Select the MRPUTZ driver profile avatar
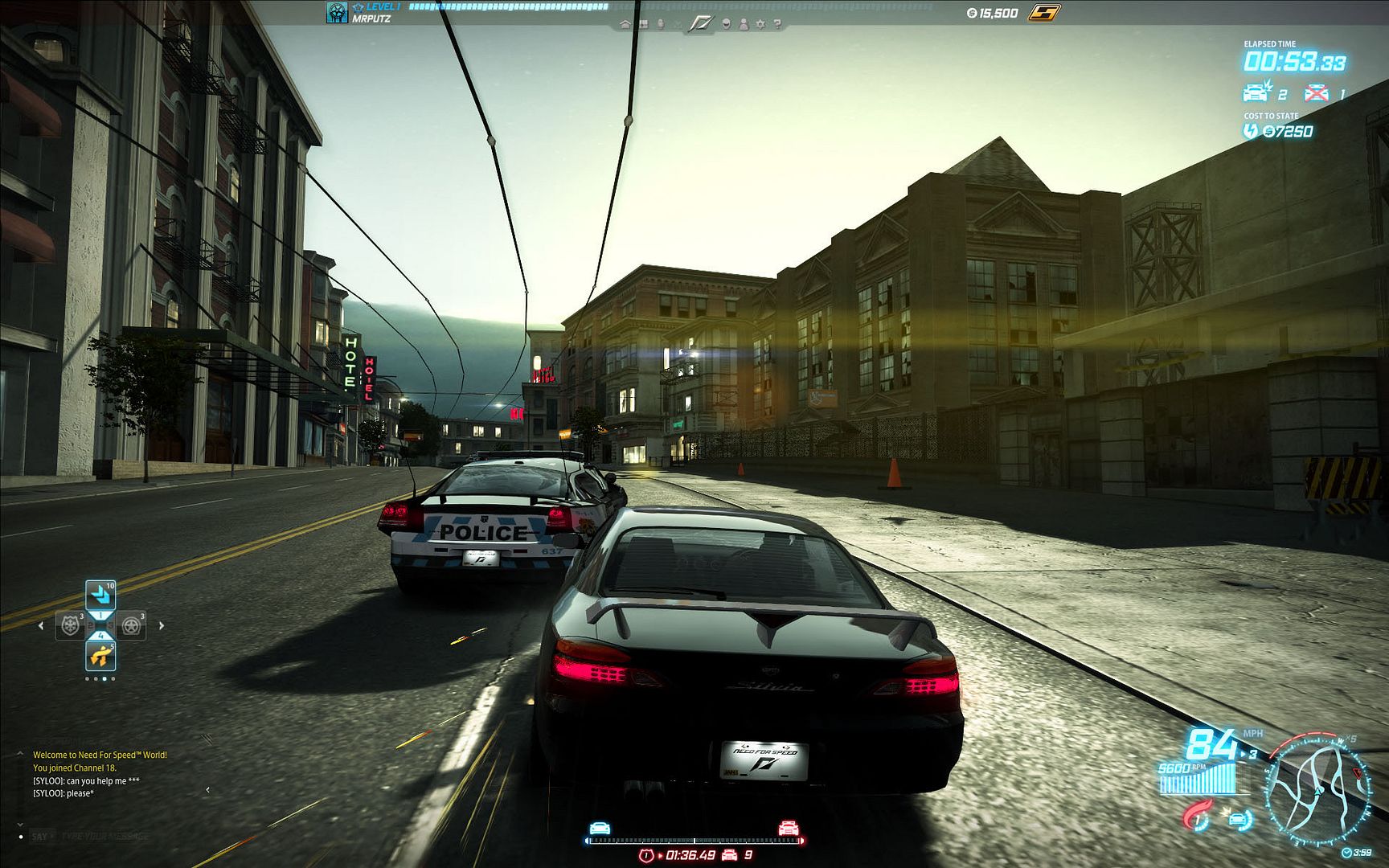Image resolution: width=1389 pixels, height=868 pixels. click(x=337, y=12)
